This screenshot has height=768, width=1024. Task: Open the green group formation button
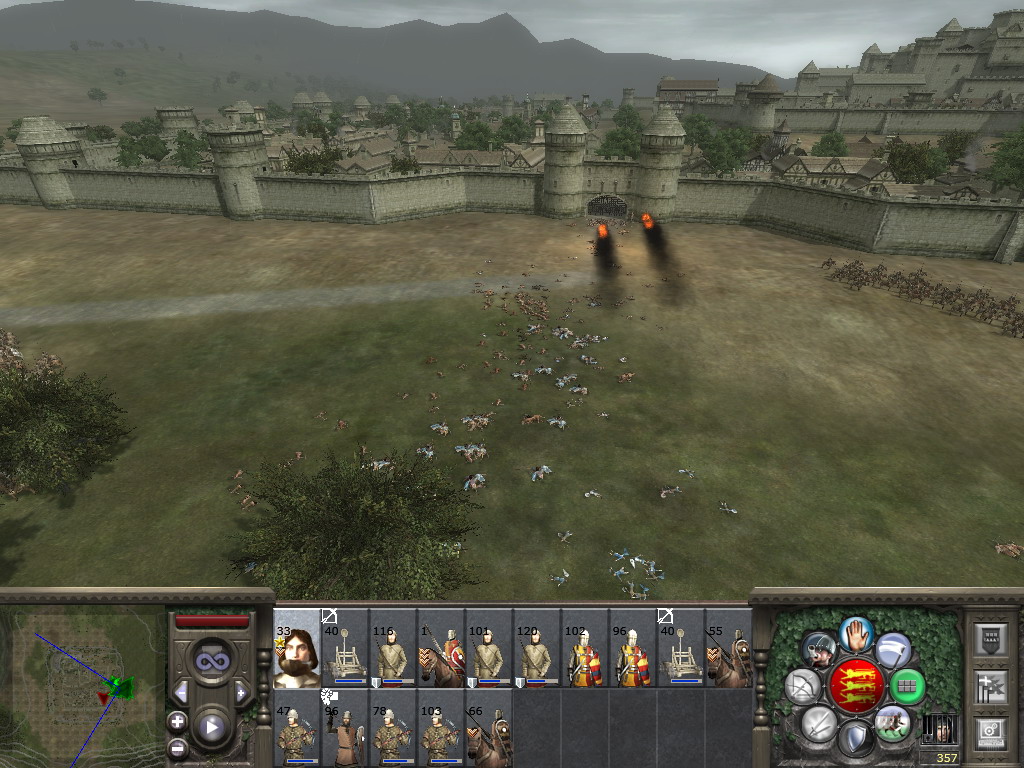(x=907, y=686)
